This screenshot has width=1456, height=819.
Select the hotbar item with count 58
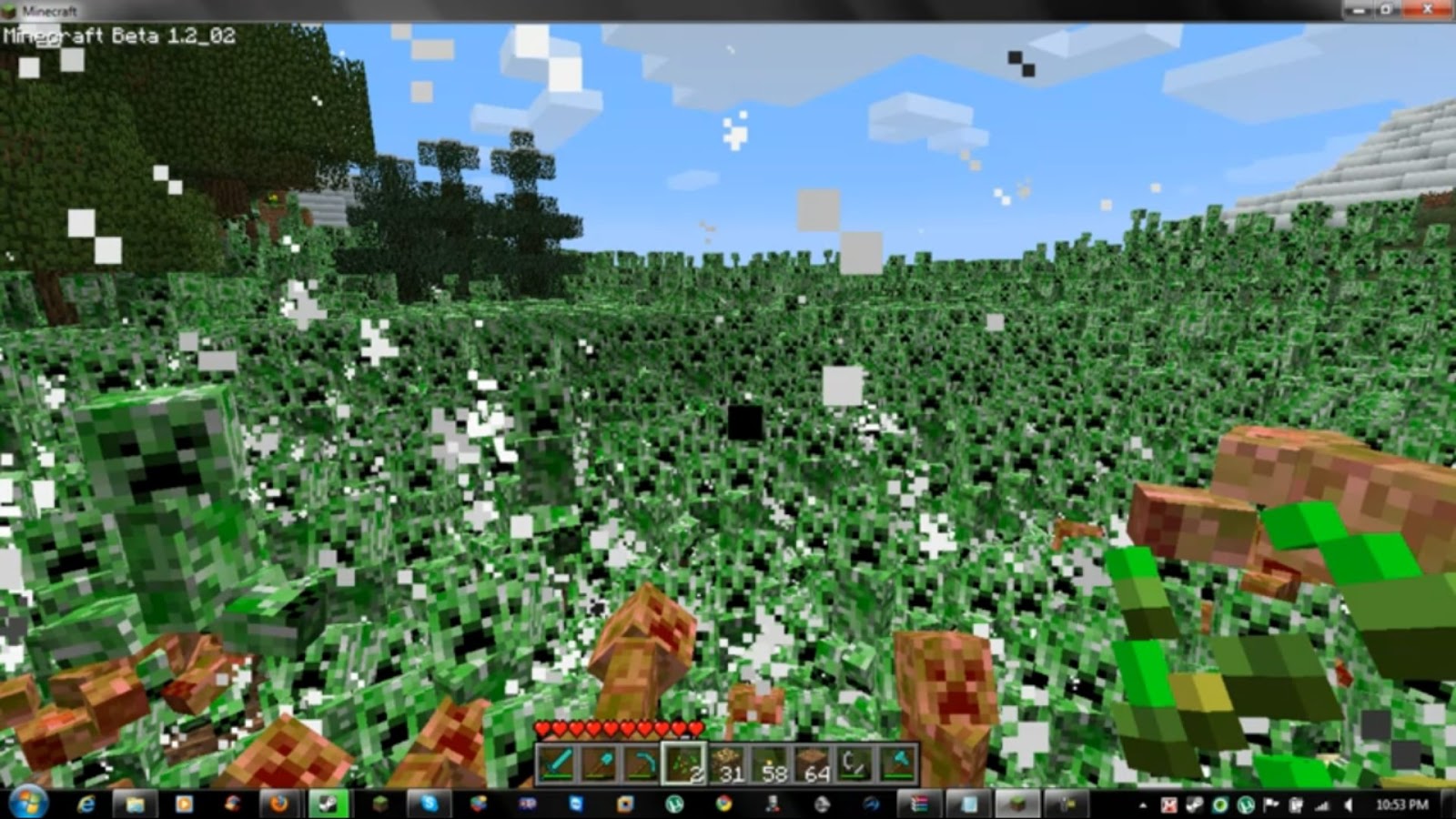click(x=772, y=767)
